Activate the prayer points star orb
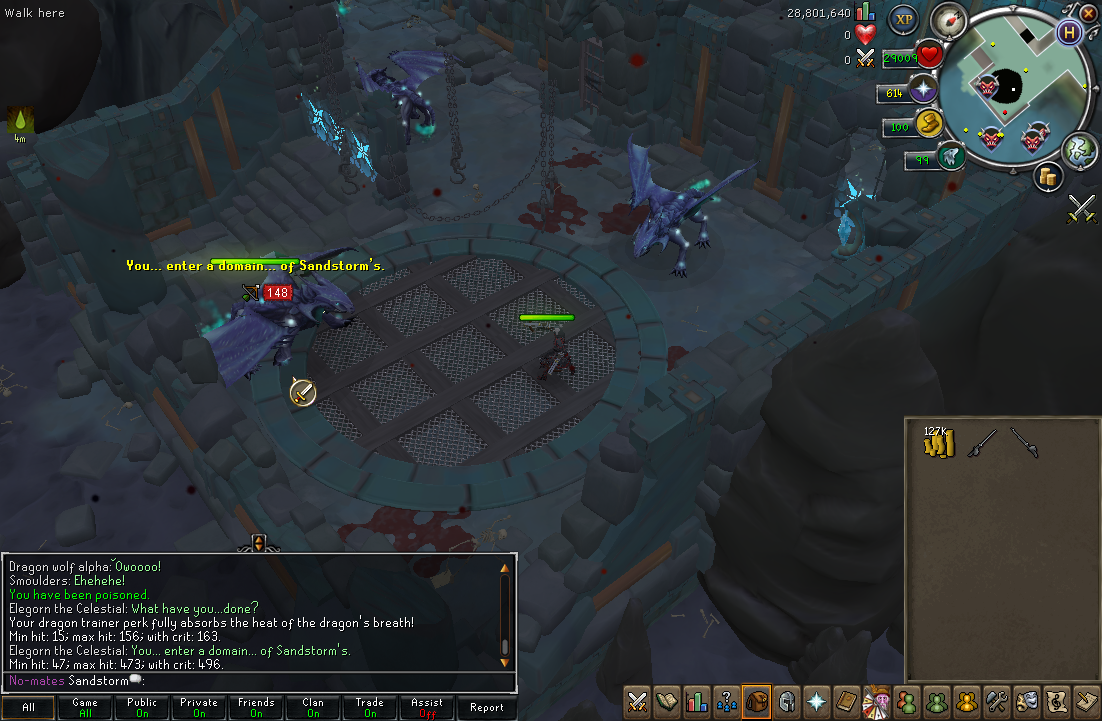Viewport: 1102px width, 721px height. (922, 91)
